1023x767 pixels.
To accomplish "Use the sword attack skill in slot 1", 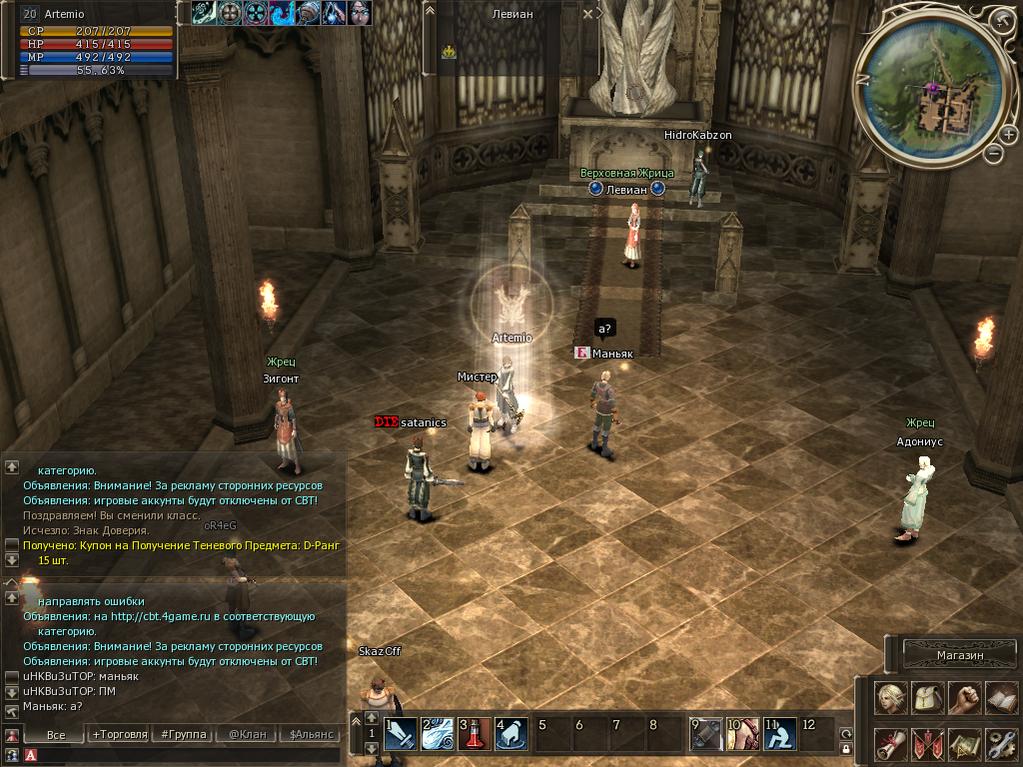I will click(x=400, y=735).
